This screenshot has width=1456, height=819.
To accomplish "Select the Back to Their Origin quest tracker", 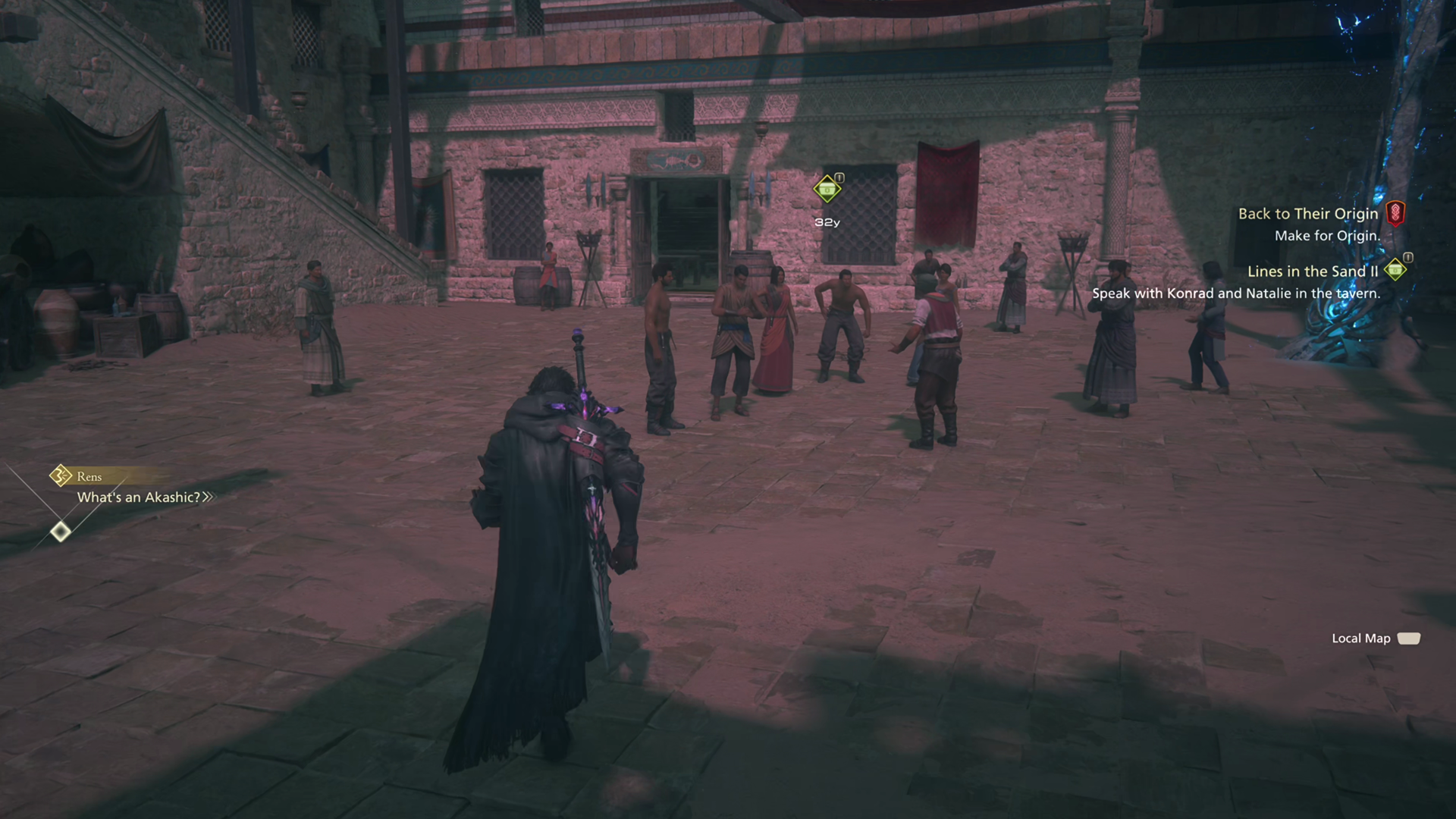I will click(1307, 214).
